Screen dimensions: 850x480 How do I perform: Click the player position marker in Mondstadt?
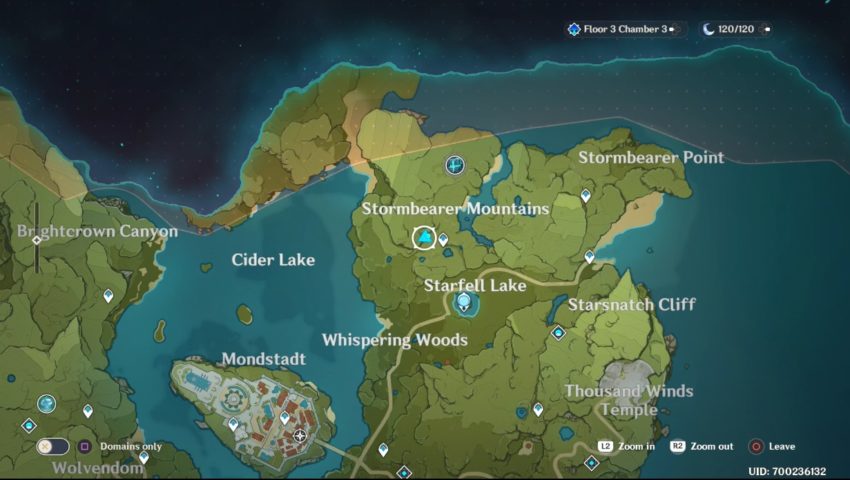(x=300, y=436)
